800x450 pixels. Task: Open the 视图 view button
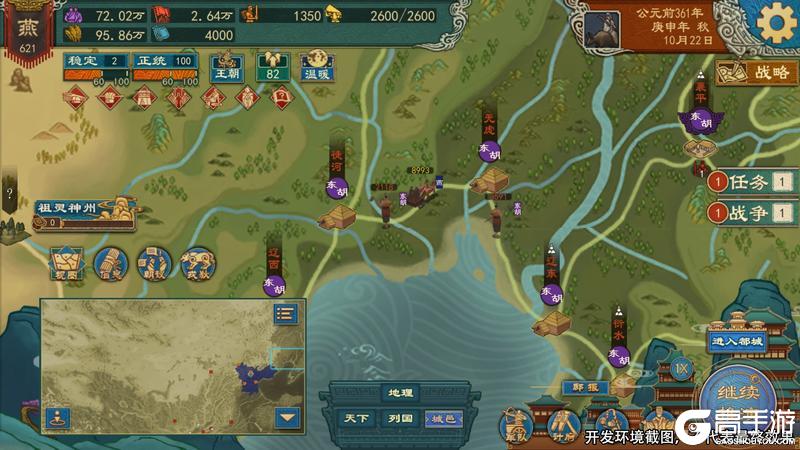66,262
